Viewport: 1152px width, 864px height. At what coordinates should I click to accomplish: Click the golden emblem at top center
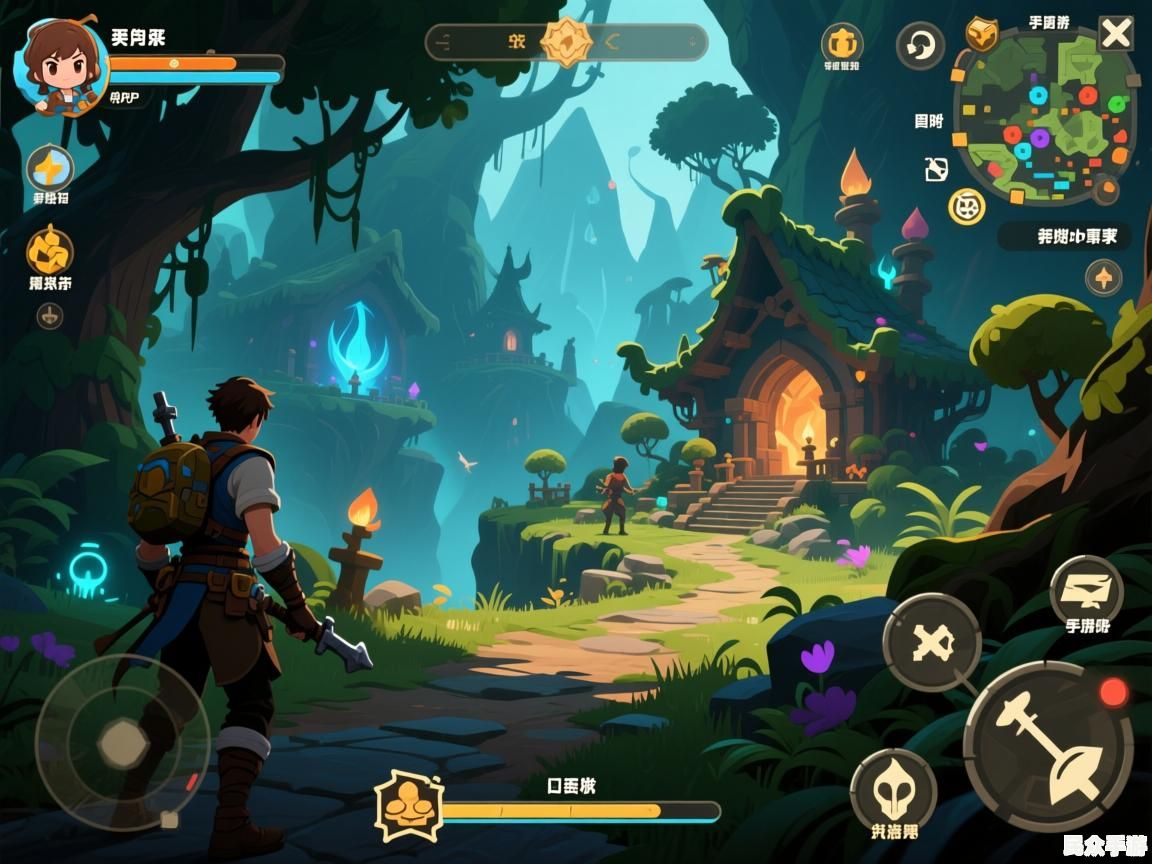coord(567,42)
